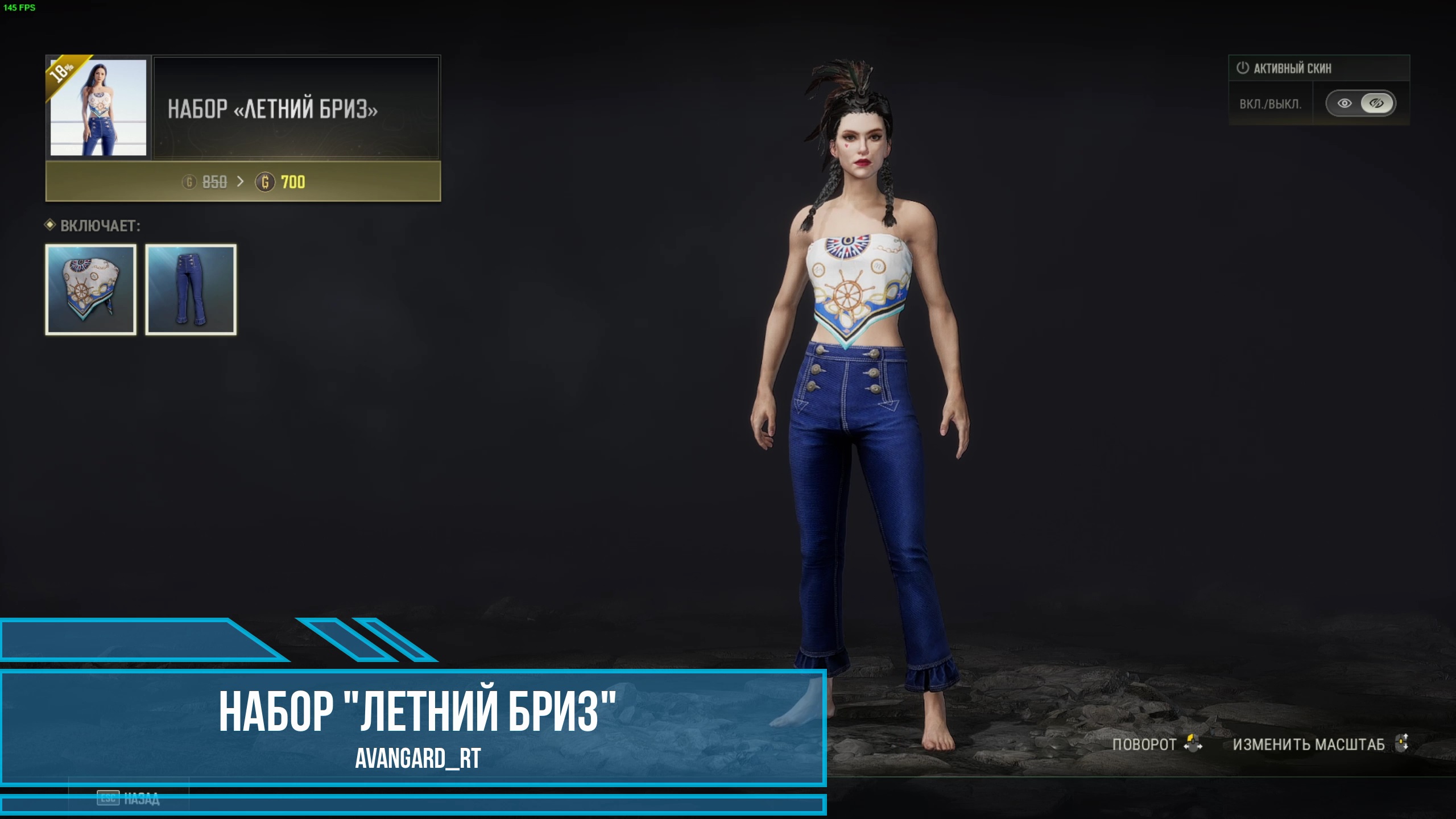Select the blue sailor pants item

coord(191,289)
